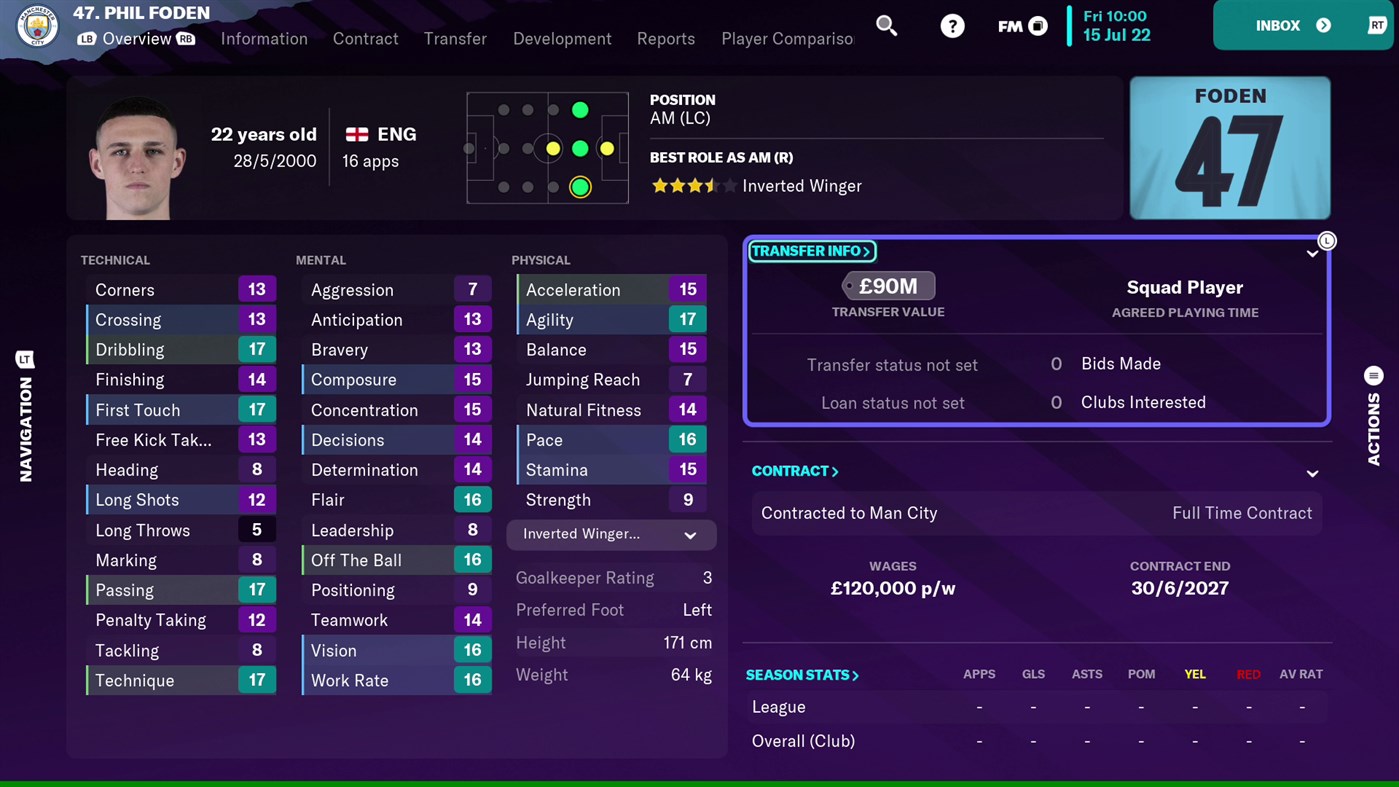Collapse the Transfer Info panel chevron
The width and height of the screenshot is (1399, 787).
pos(1312,254)
